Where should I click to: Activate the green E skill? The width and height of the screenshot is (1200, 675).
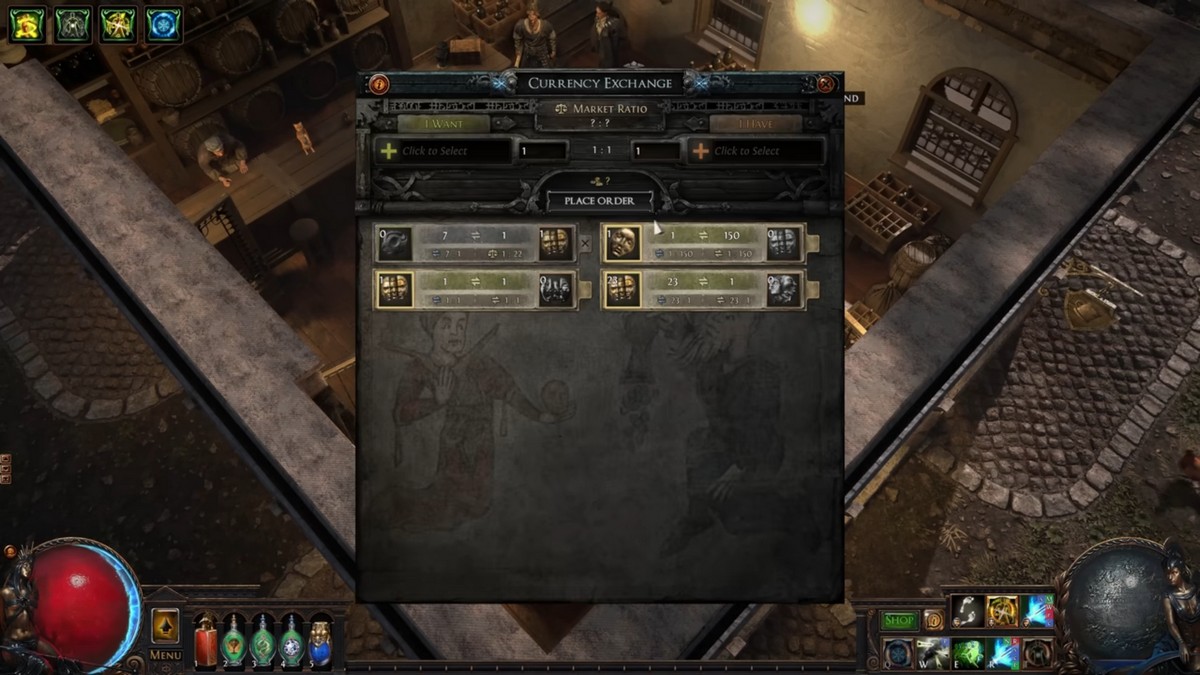(x=967, y=653)
